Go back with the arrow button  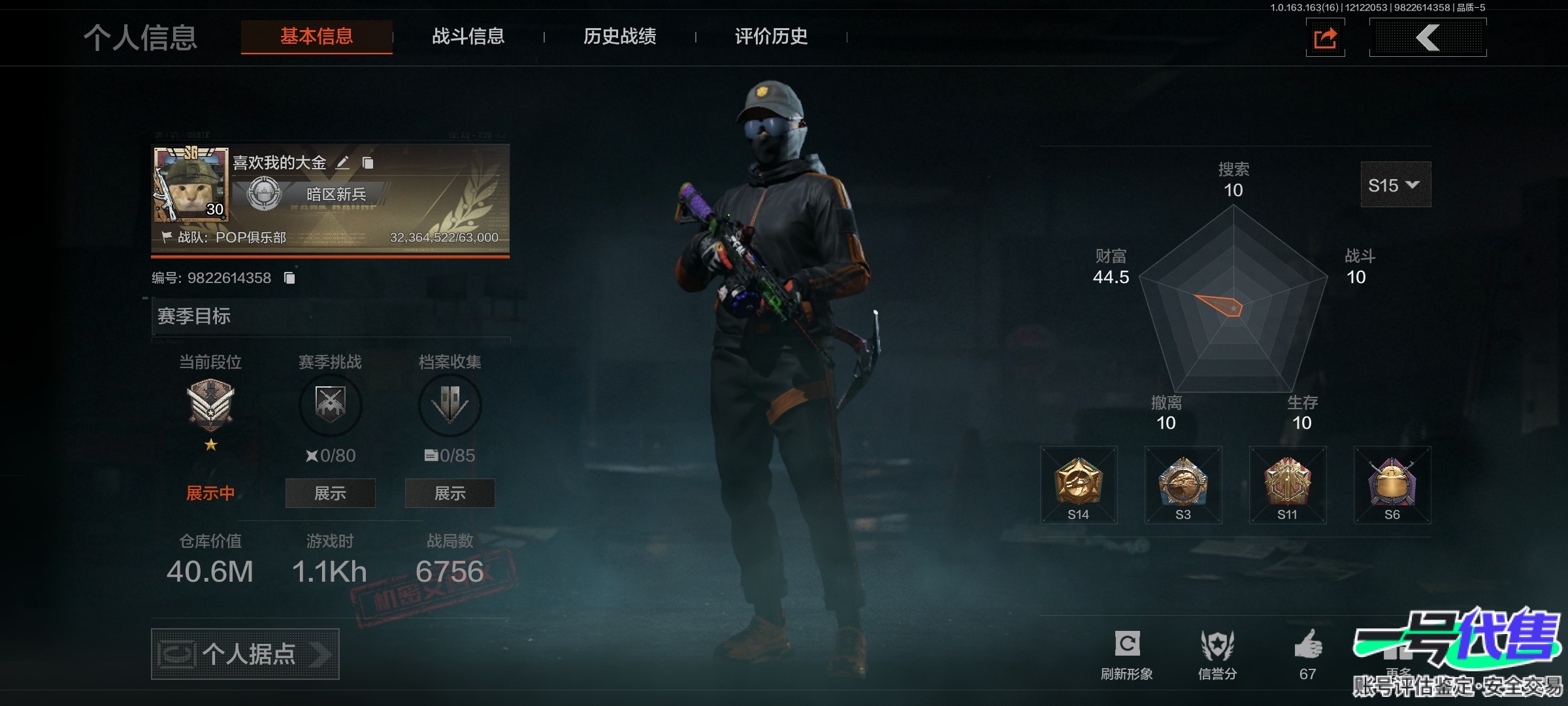click(1428, 38)
